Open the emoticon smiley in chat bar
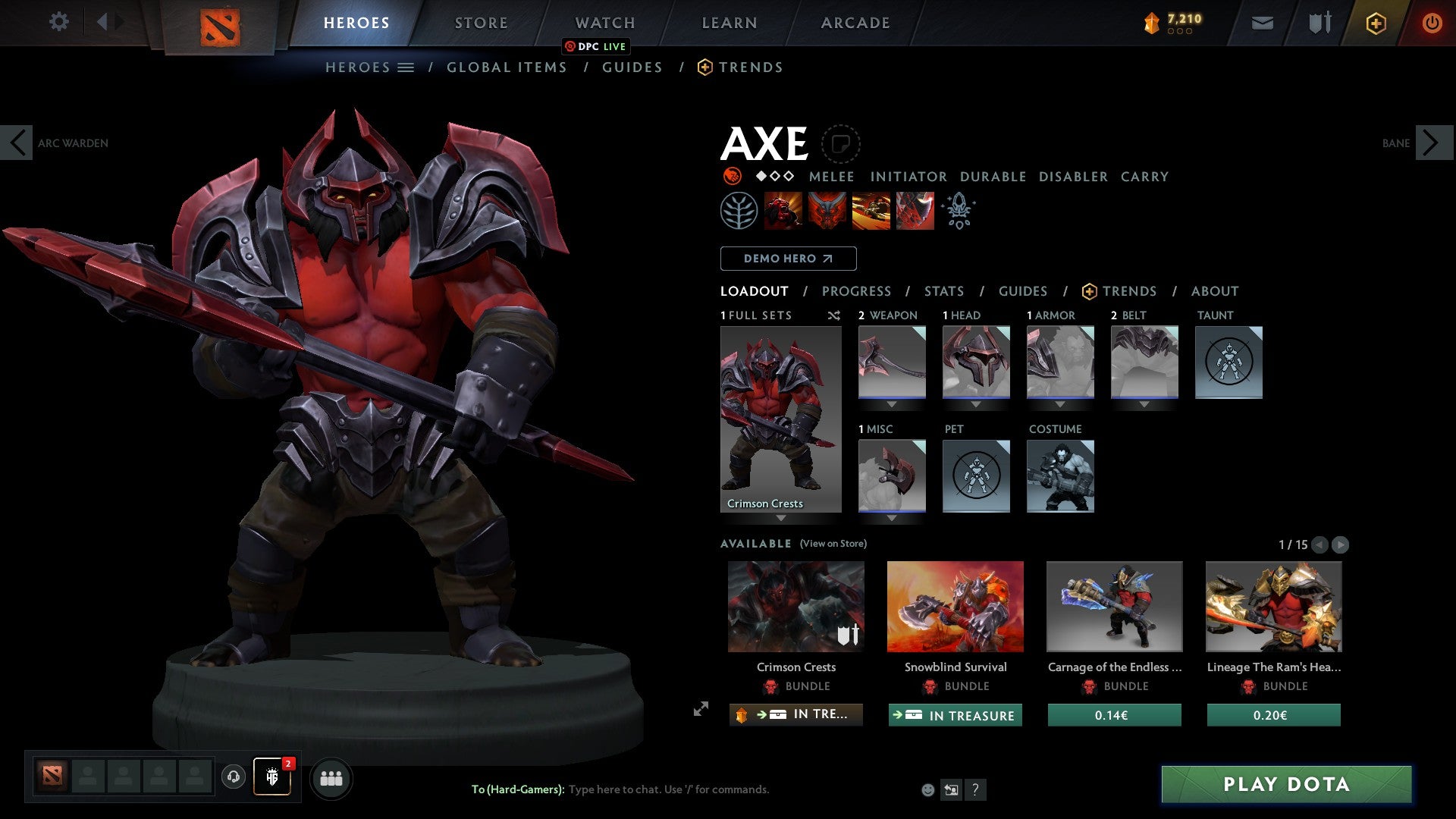 [x=927, y=789]
